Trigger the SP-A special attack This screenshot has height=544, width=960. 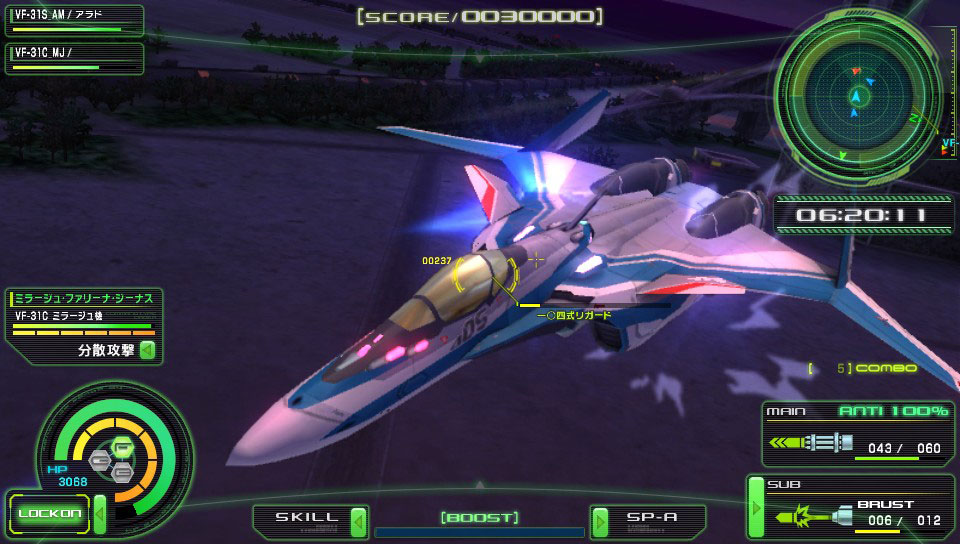tap(650, 519)
